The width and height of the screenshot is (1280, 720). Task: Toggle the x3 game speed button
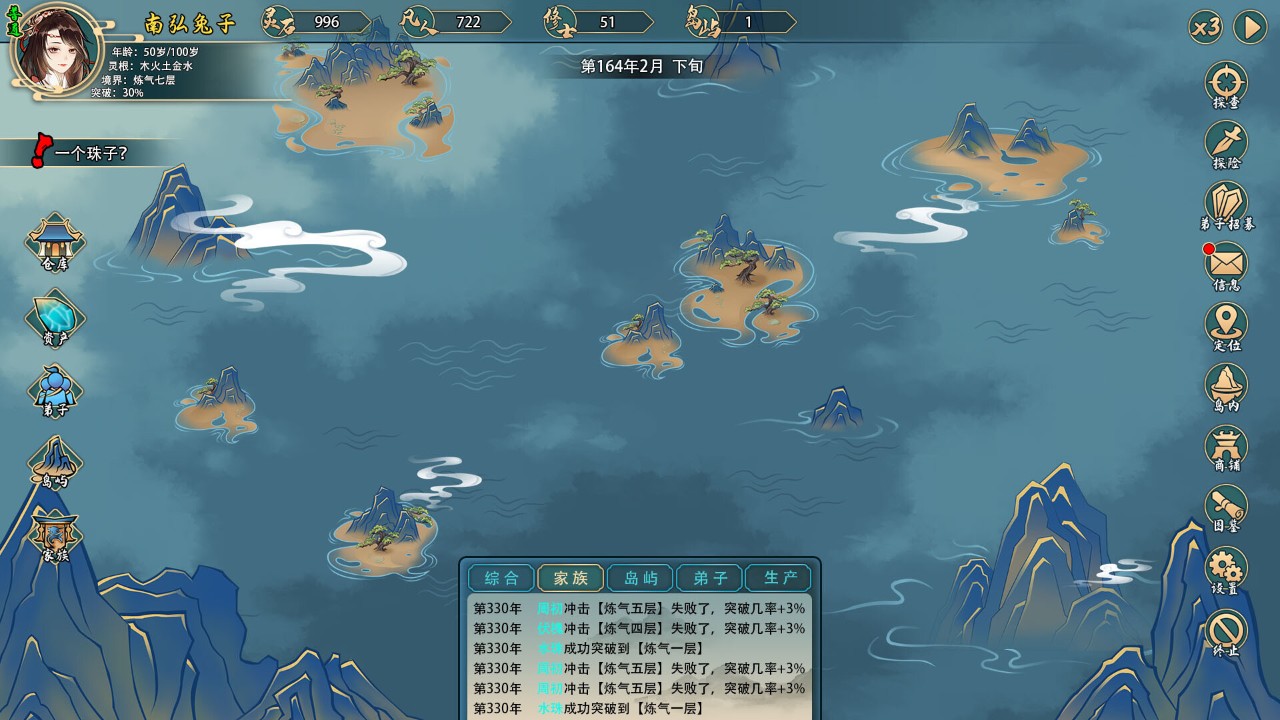[1206, 27]
